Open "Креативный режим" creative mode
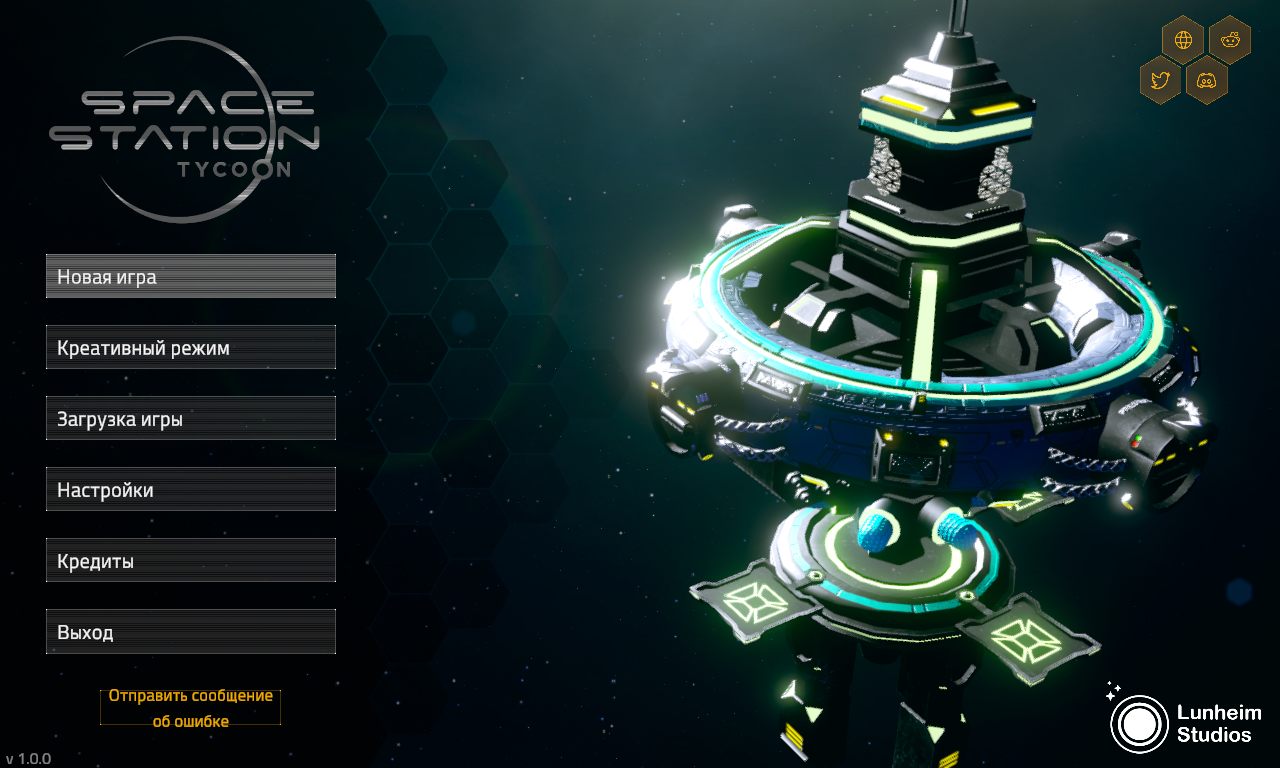1280x768 pixels. (x=190, y=347)
